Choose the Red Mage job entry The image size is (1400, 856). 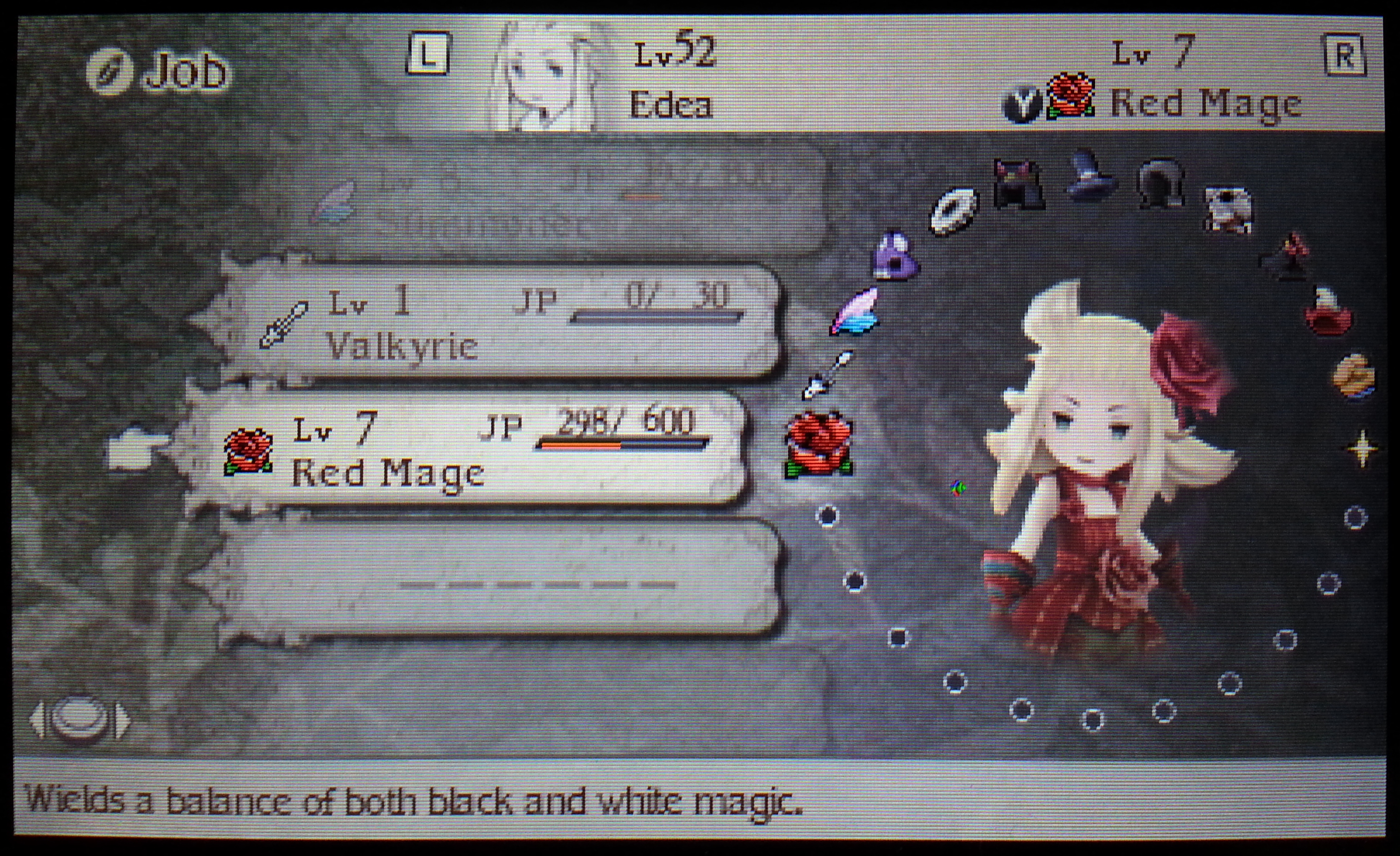coord(466,449)
